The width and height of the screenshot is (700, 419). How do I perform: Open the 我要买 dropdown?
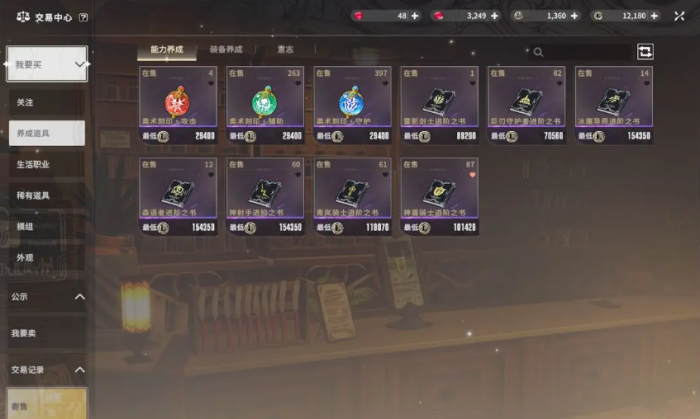(47, 64)
